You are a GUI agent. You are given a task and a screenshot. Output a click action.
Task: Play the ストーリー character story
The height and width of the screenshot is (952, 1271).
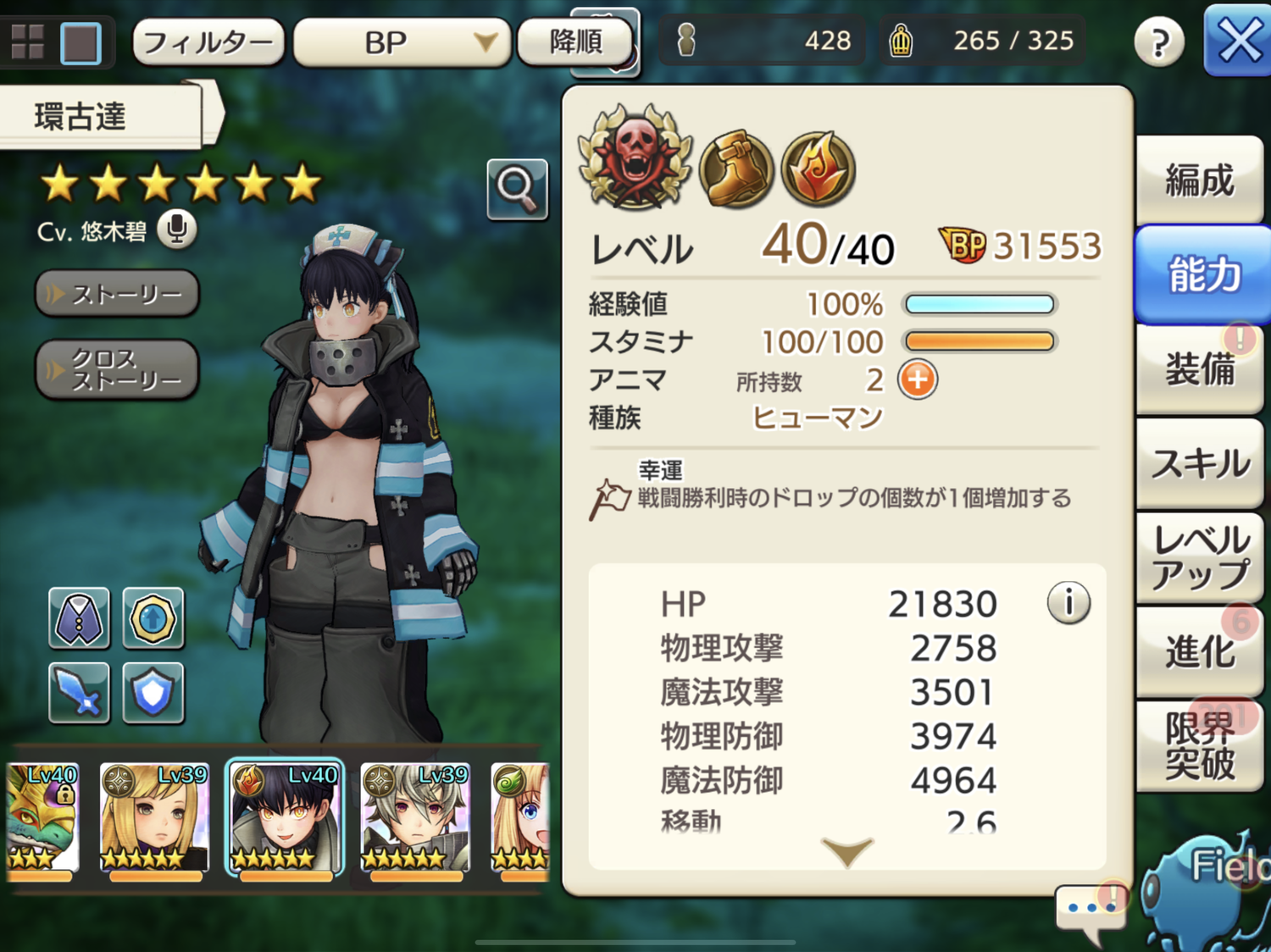[117, 294]
